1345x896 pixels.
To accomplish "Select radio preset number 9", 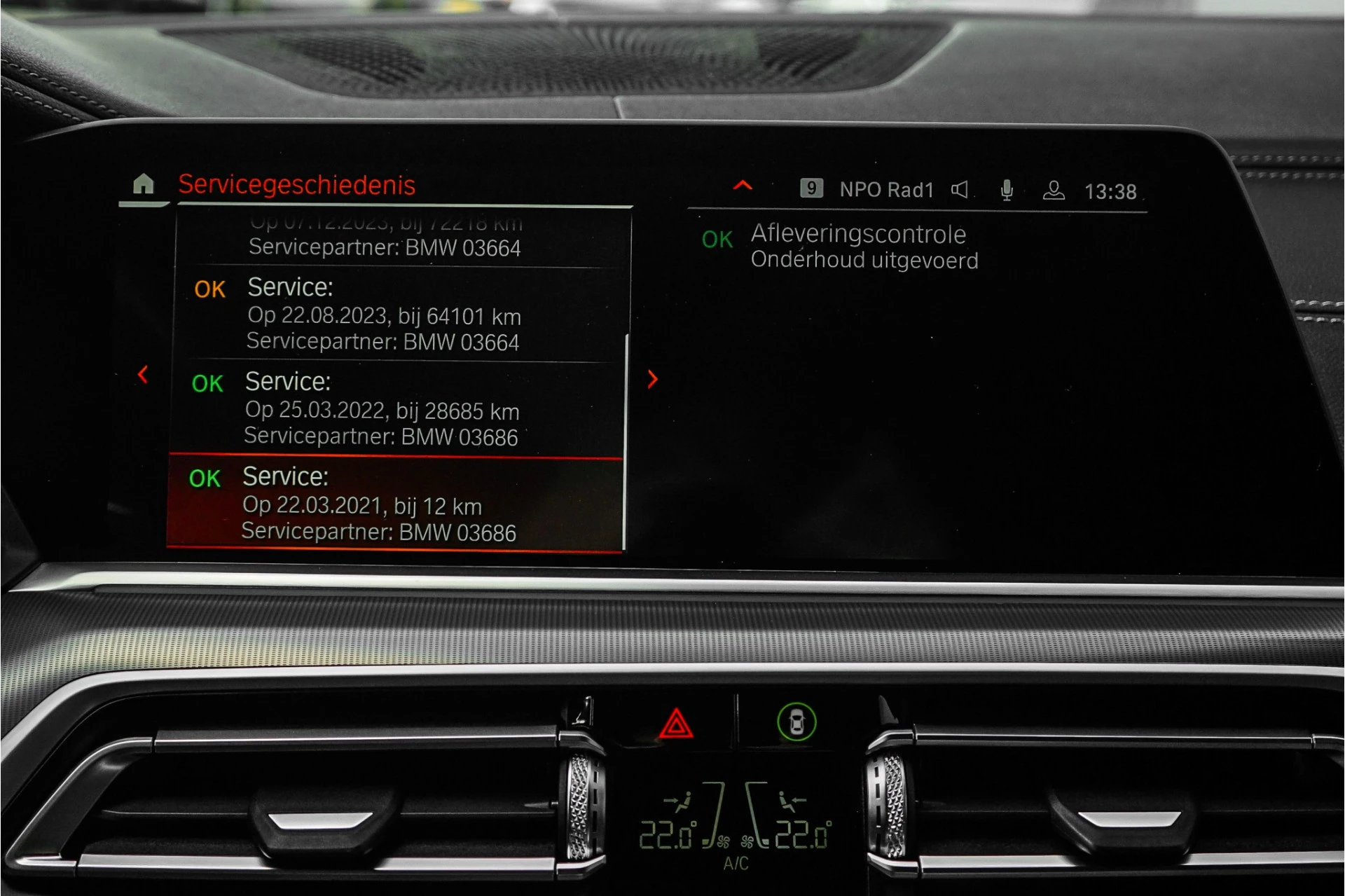I will [x=812, y=188].
